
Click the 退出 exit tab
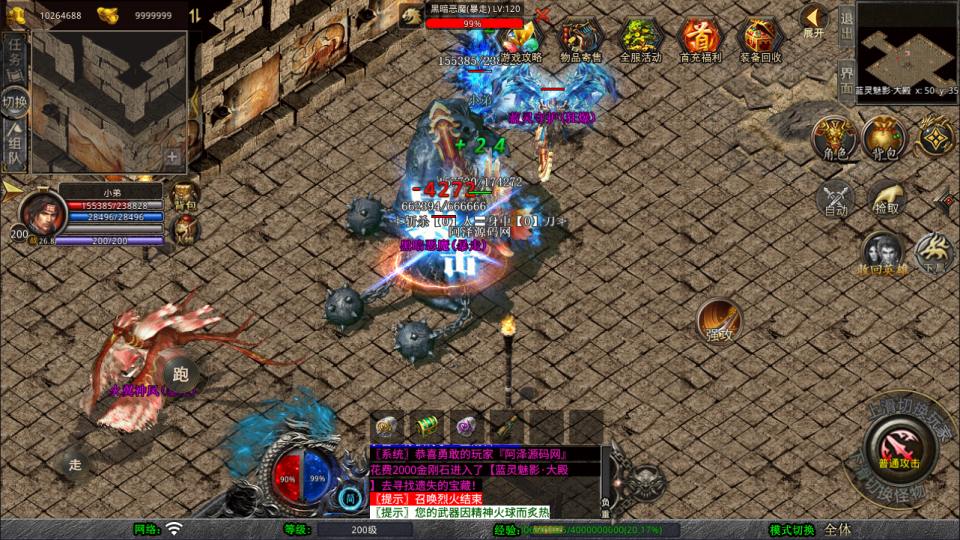(x=846, y=27)
